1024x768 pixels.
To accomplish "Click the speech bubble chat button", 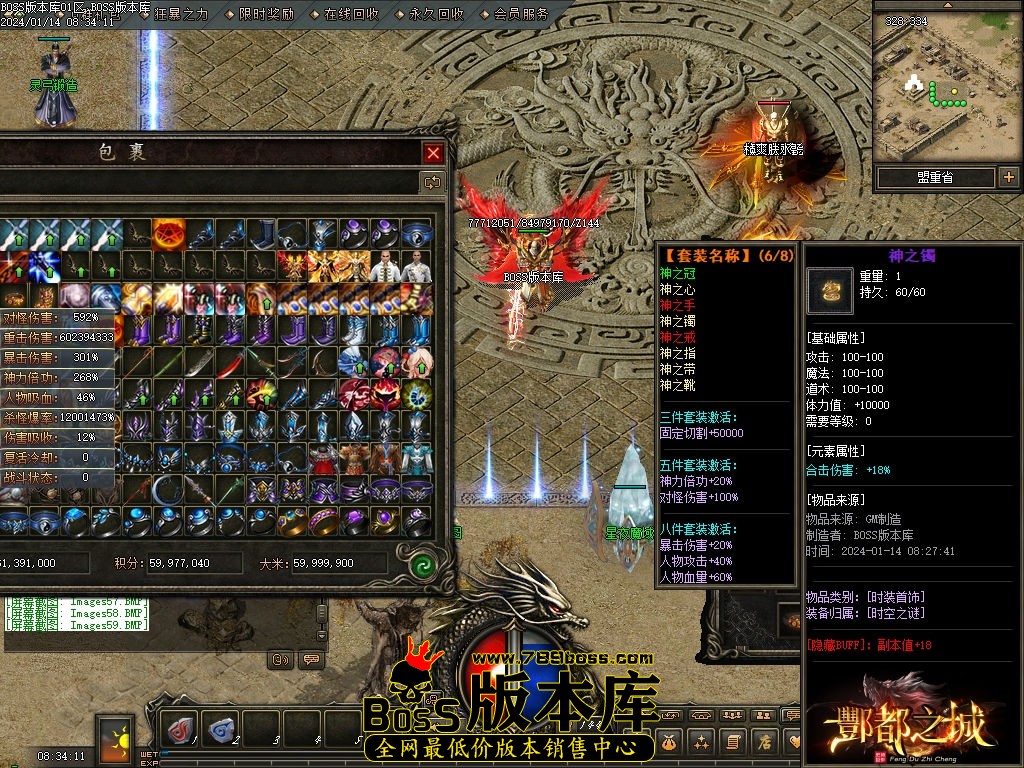I will pos(312,659).
